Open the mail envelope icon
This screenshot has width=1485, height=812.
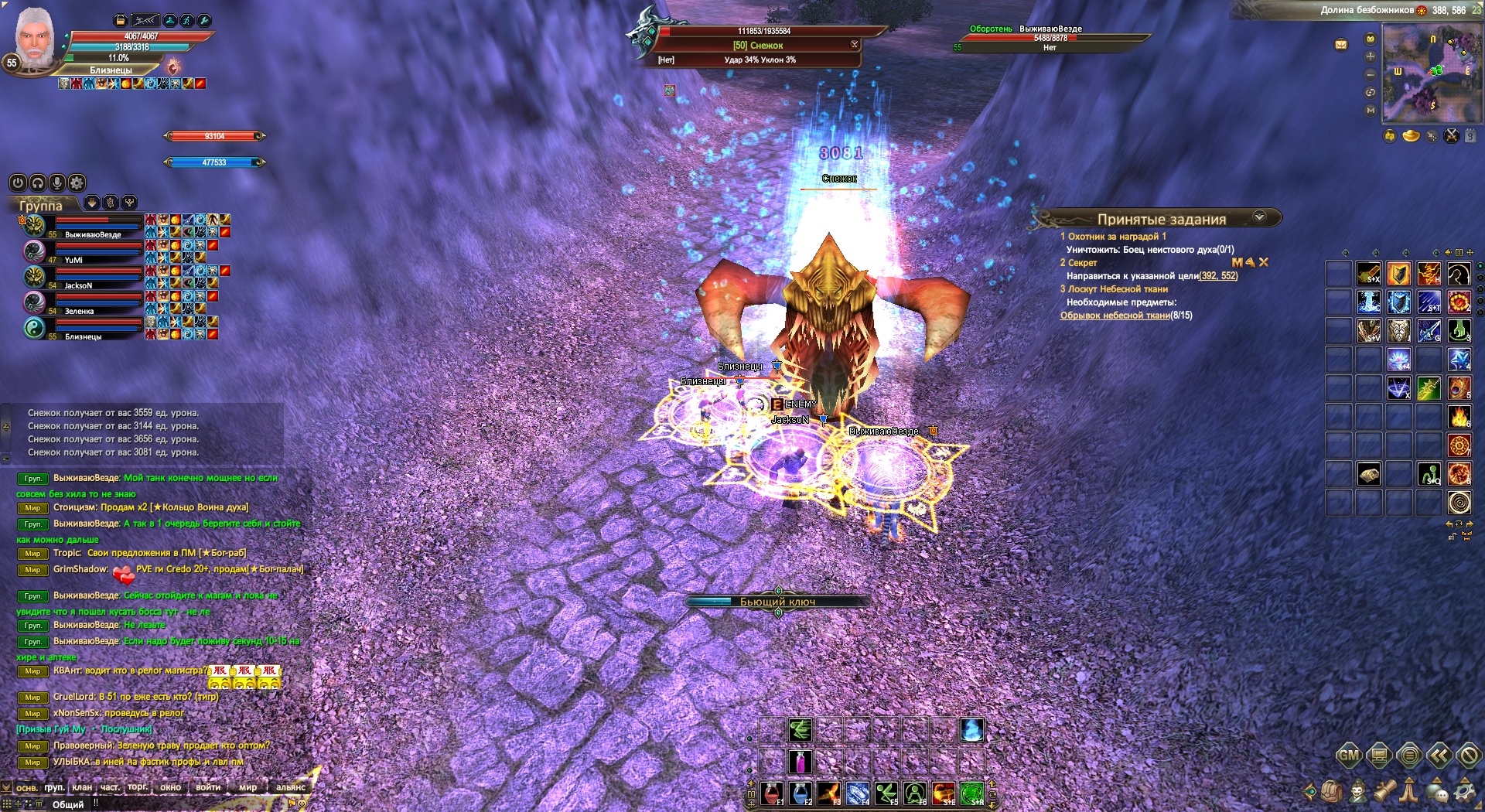tap(1341, 44)
